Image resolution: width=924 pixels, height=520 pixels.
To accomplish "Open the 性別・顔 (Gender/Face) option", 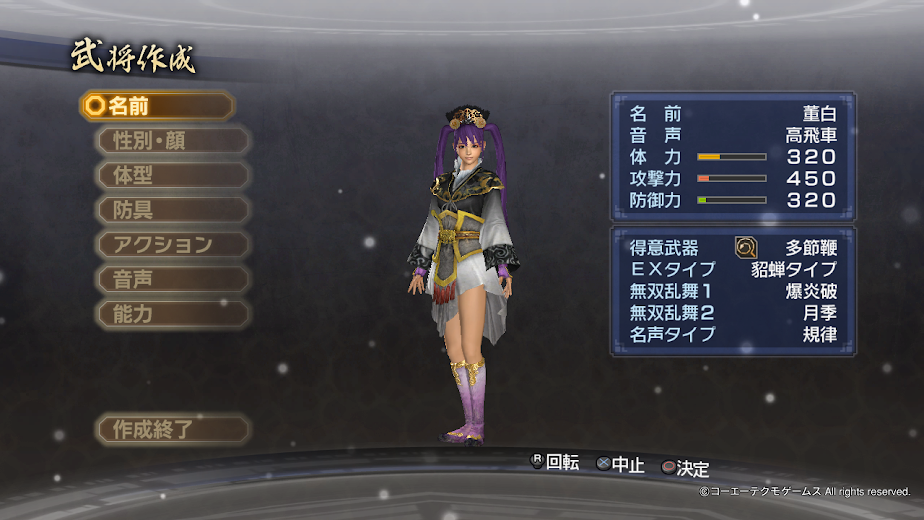I will tap(171, 141).
